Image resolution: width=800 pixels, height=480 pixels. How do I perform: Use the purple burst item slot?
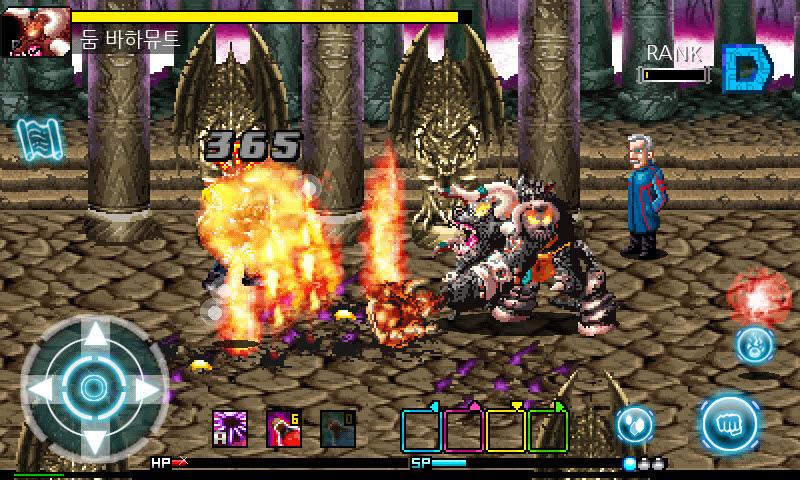tap(229, 430)
